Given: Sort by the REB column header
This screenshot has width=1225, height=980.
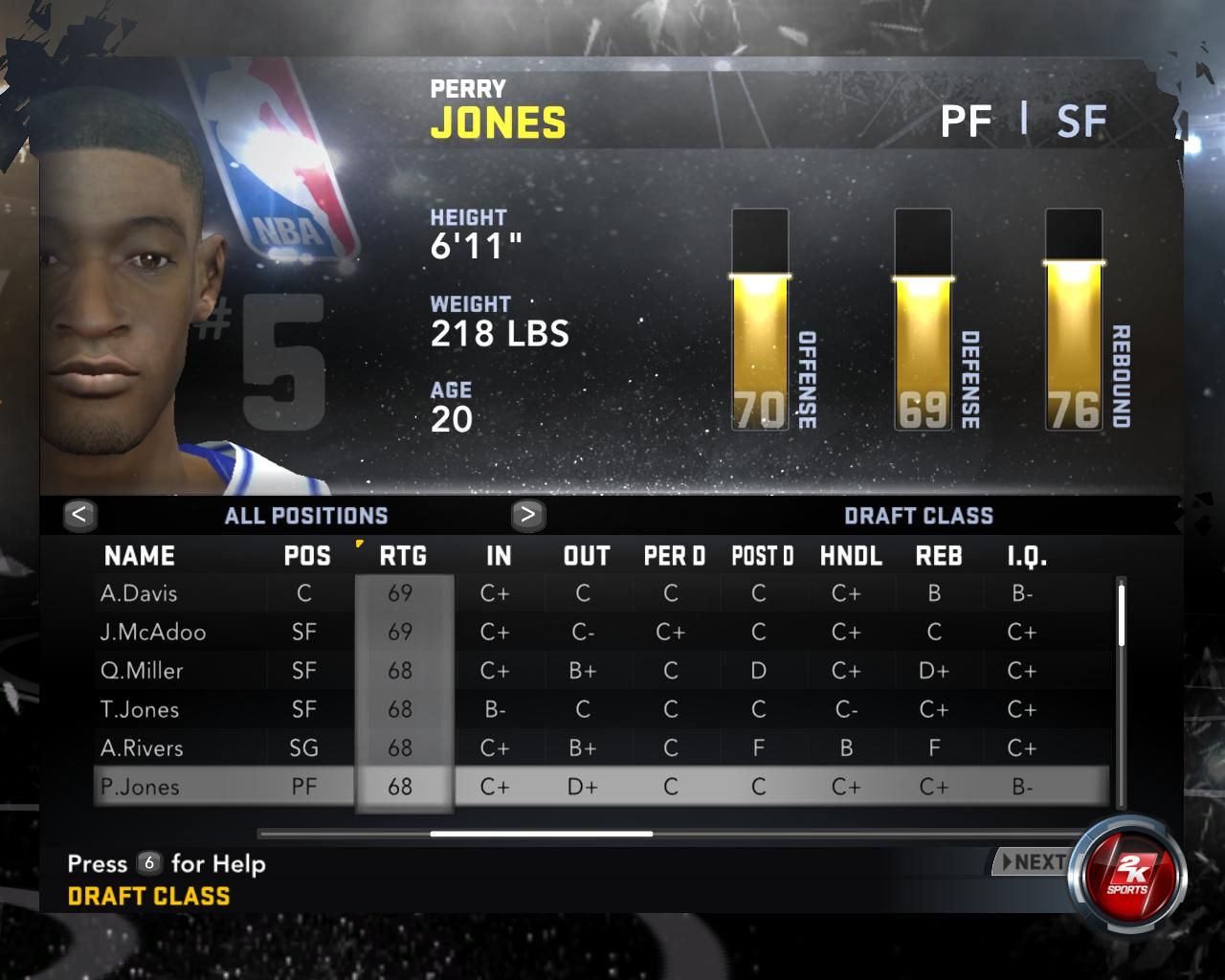Looking at the screenshot, I should pyautogui.click(x=939, y=556).
